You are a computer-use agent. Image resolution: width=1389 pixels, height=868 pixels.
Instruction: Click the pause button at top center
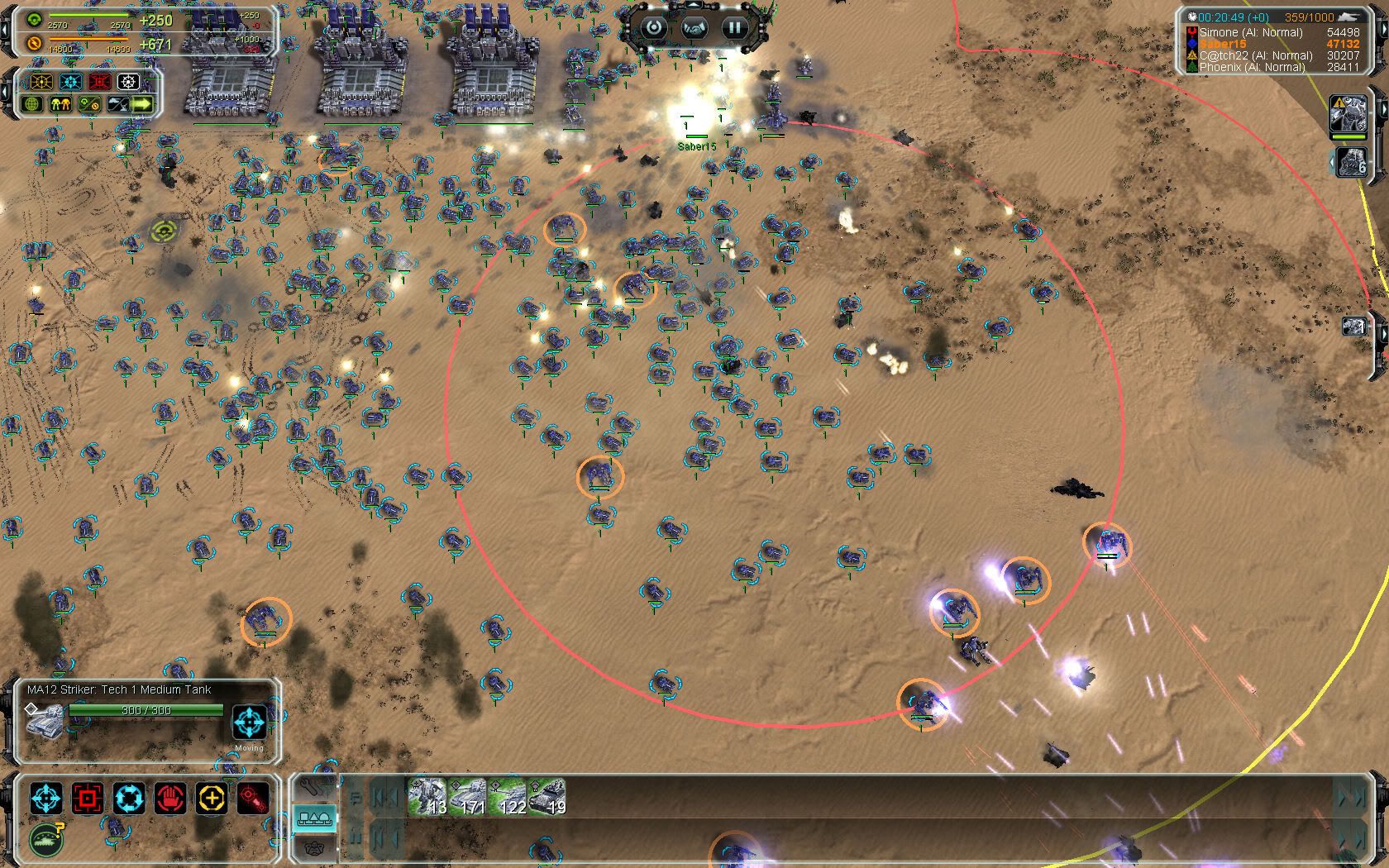click(734, 27)
